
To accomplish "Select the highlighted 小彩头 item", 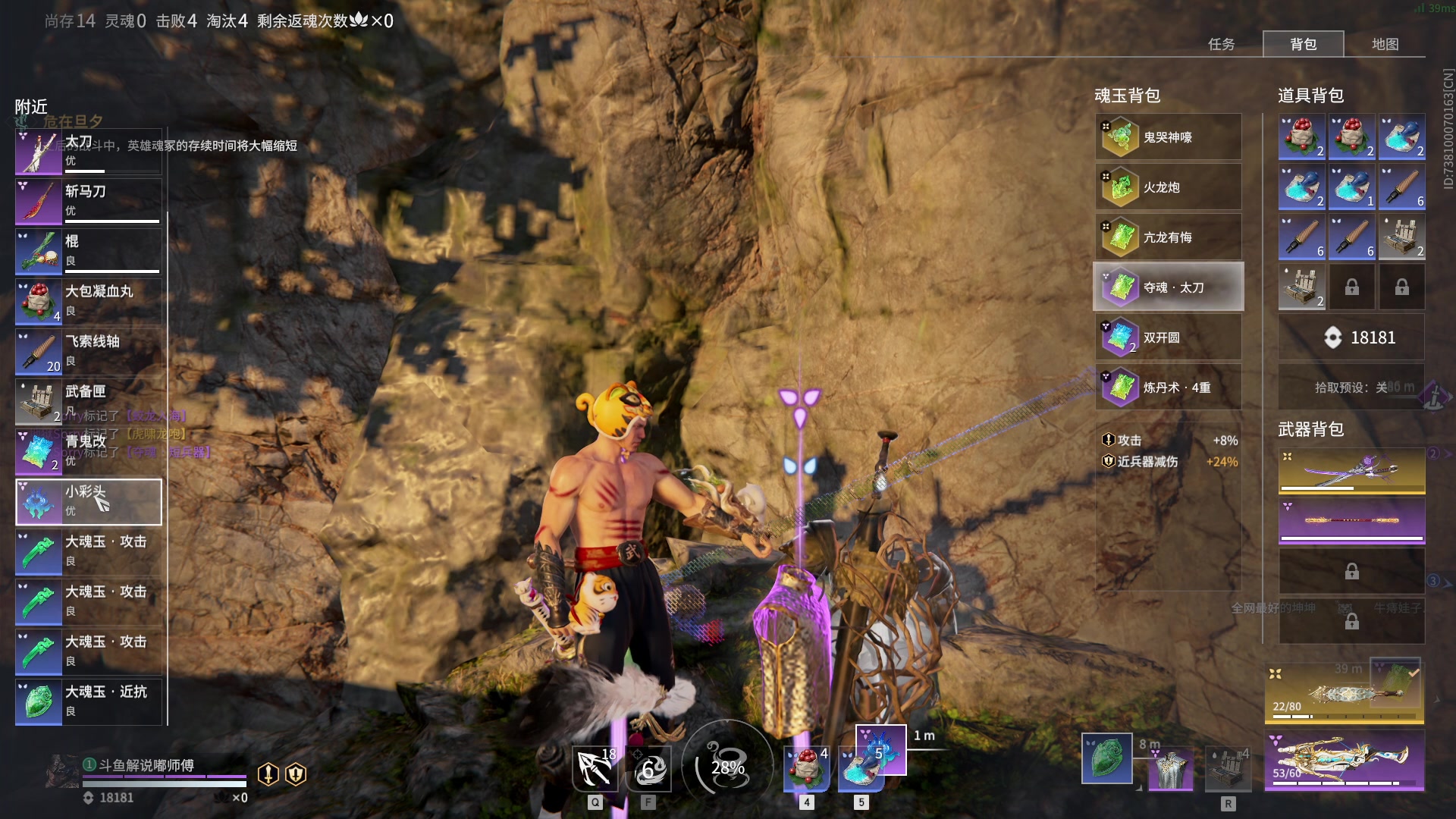I will [x=89, y=502].
